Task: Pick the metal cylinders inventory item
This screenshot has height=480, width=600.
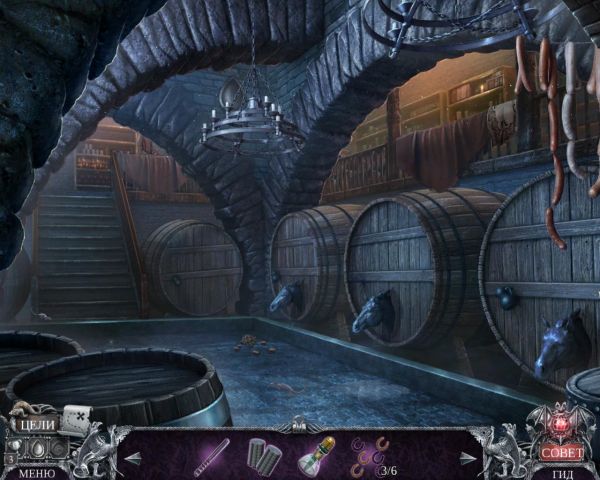Action: pos(263,455)
